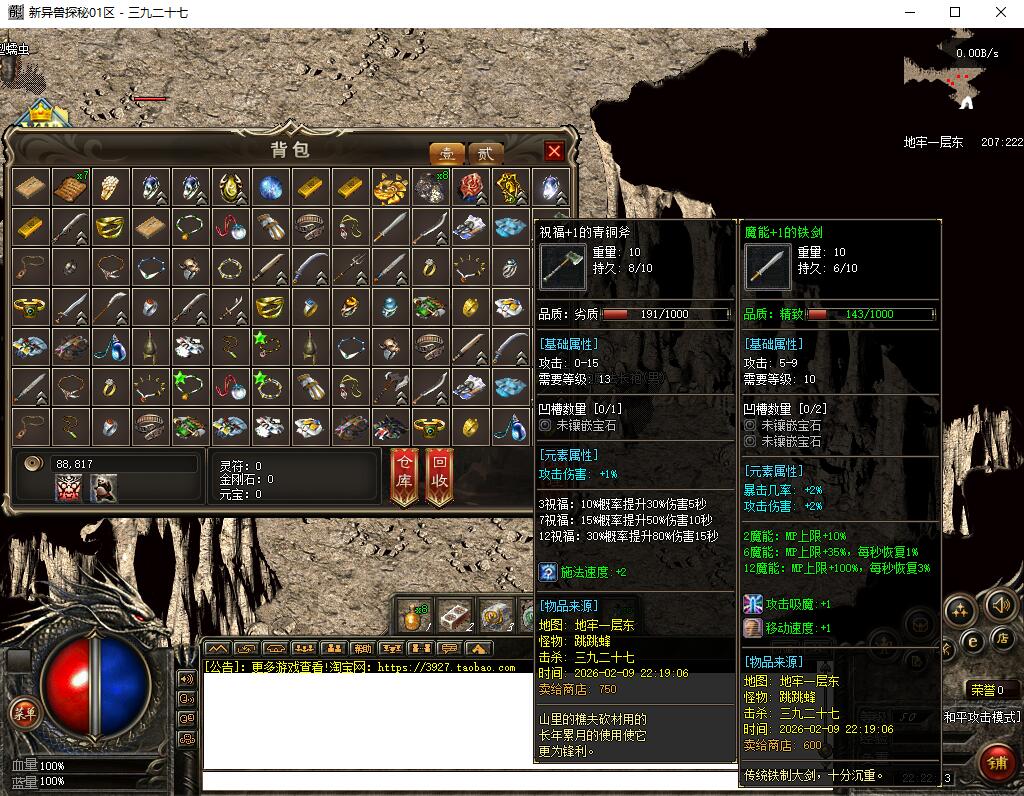Maximize the game window
This screenshot has height=796, width=1024.
[x=955, y=13]
